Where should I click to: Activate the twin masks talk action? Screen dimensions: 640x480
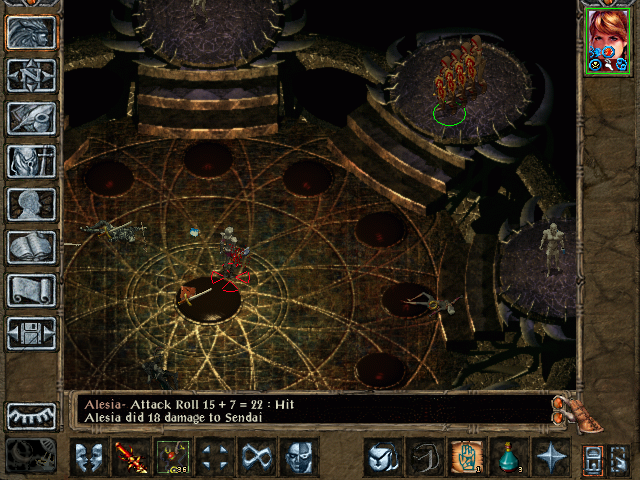pyautogui.click(x=89, y=457)
